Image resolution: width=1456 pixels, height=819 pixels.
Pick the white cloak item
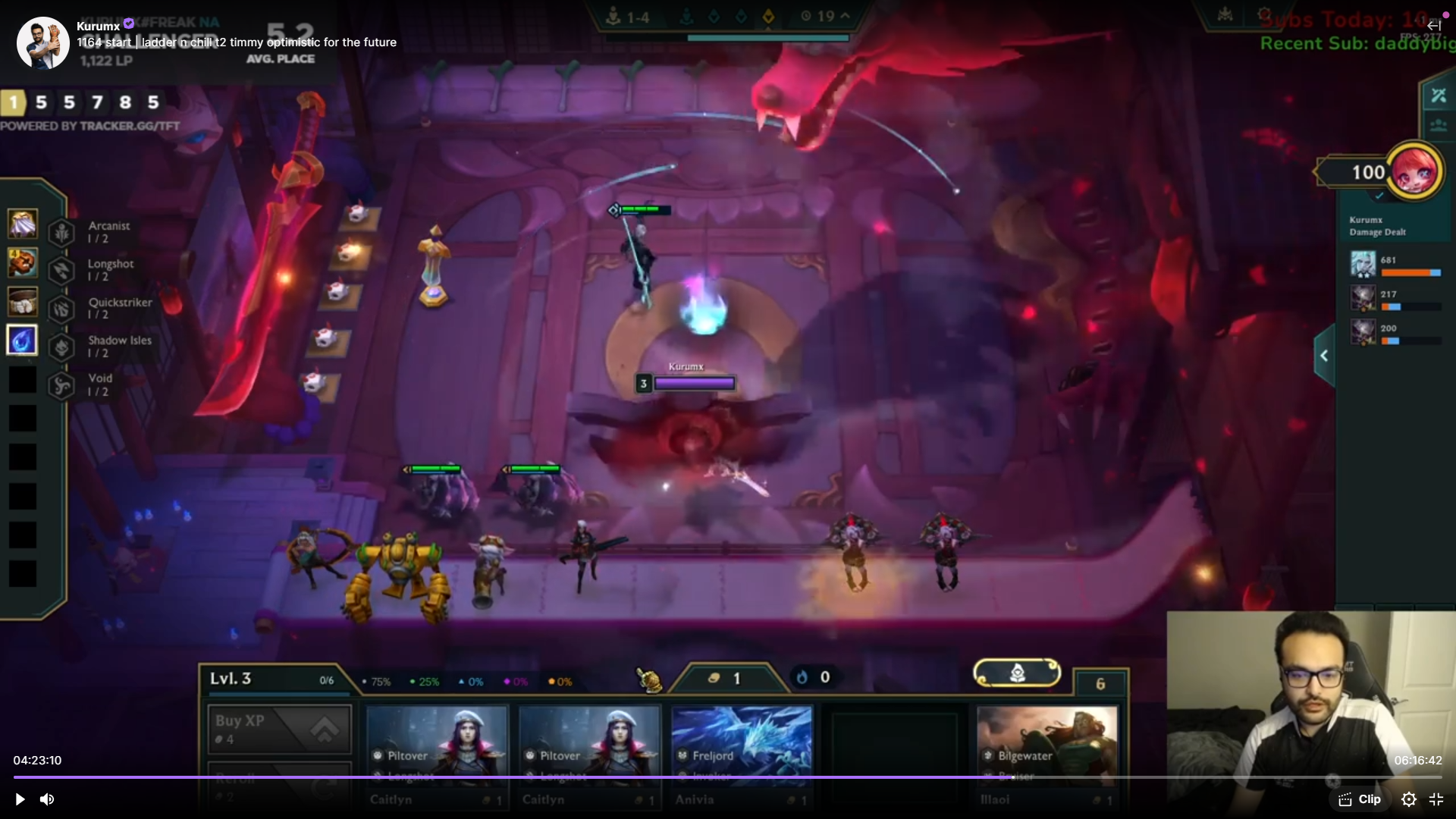click(x=23, y=224)
